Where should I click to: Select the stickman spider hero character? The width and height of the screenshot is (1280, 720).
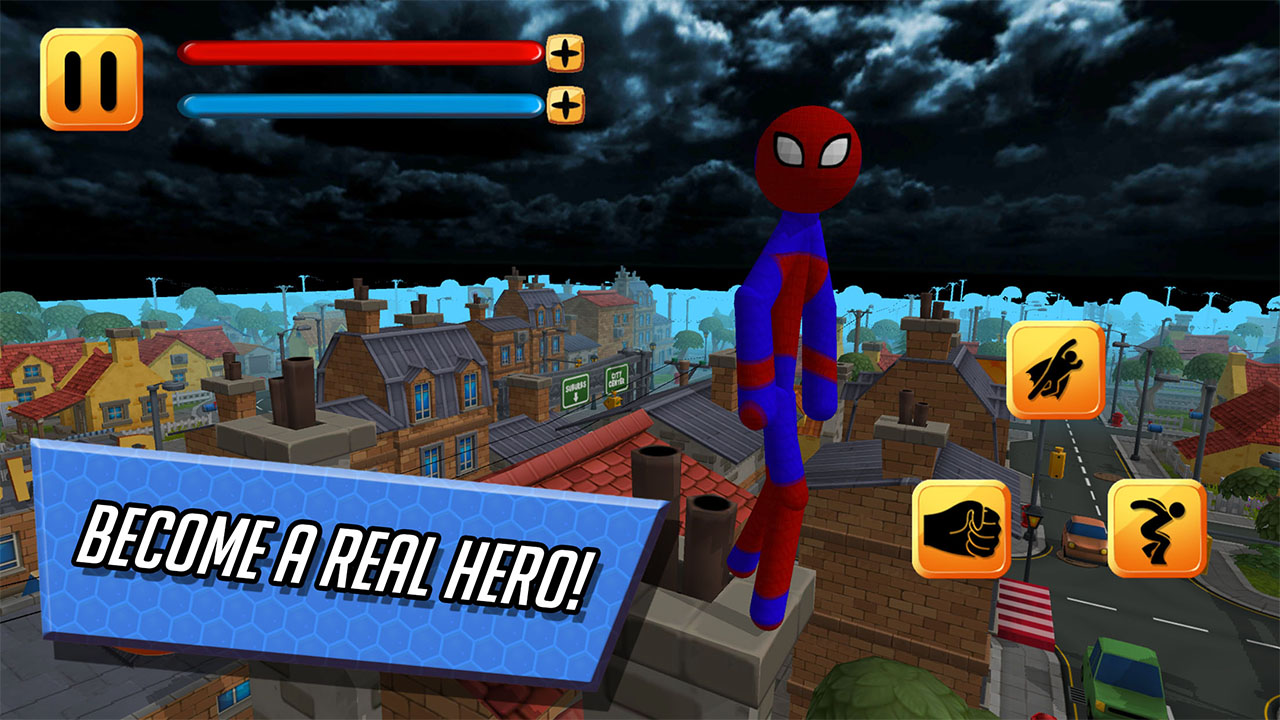click(795, 350)
